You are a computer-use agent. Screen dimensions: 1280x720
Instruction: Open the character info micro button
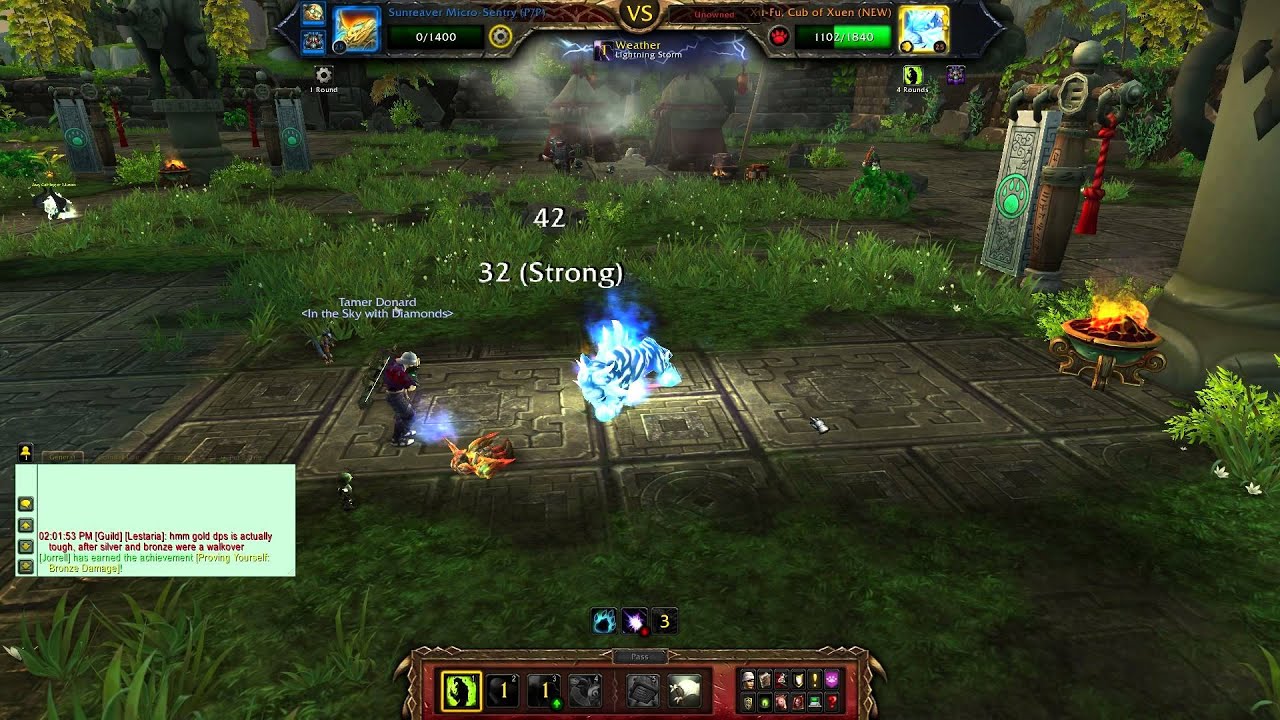point(747,680)
